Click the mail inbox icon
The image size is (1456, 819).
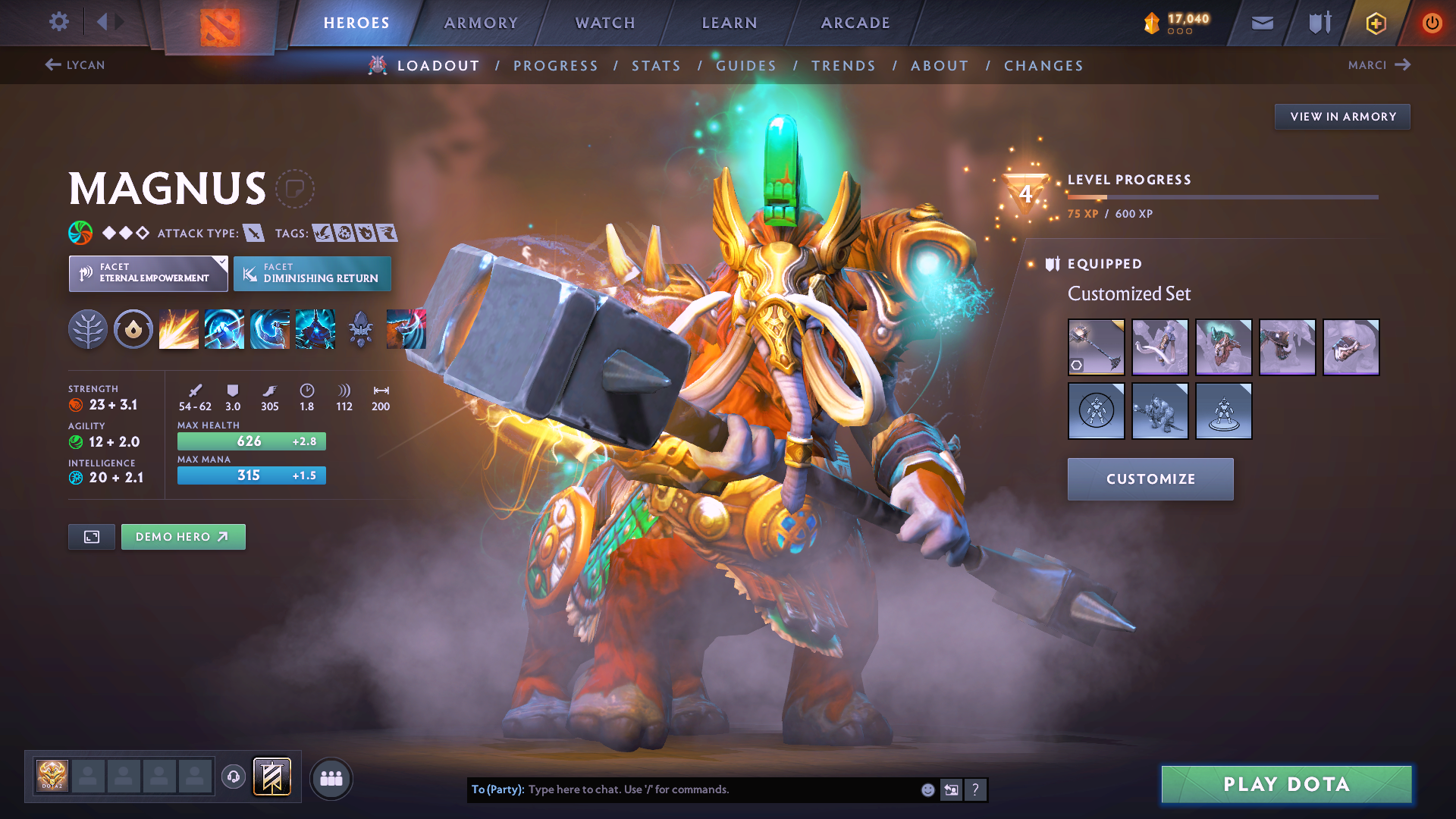click(1262, 23)
